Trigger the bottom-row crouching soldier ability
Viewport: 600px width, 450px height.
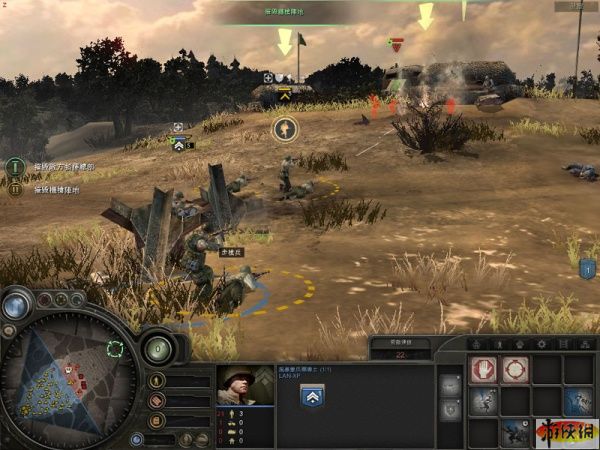point(515,432)
